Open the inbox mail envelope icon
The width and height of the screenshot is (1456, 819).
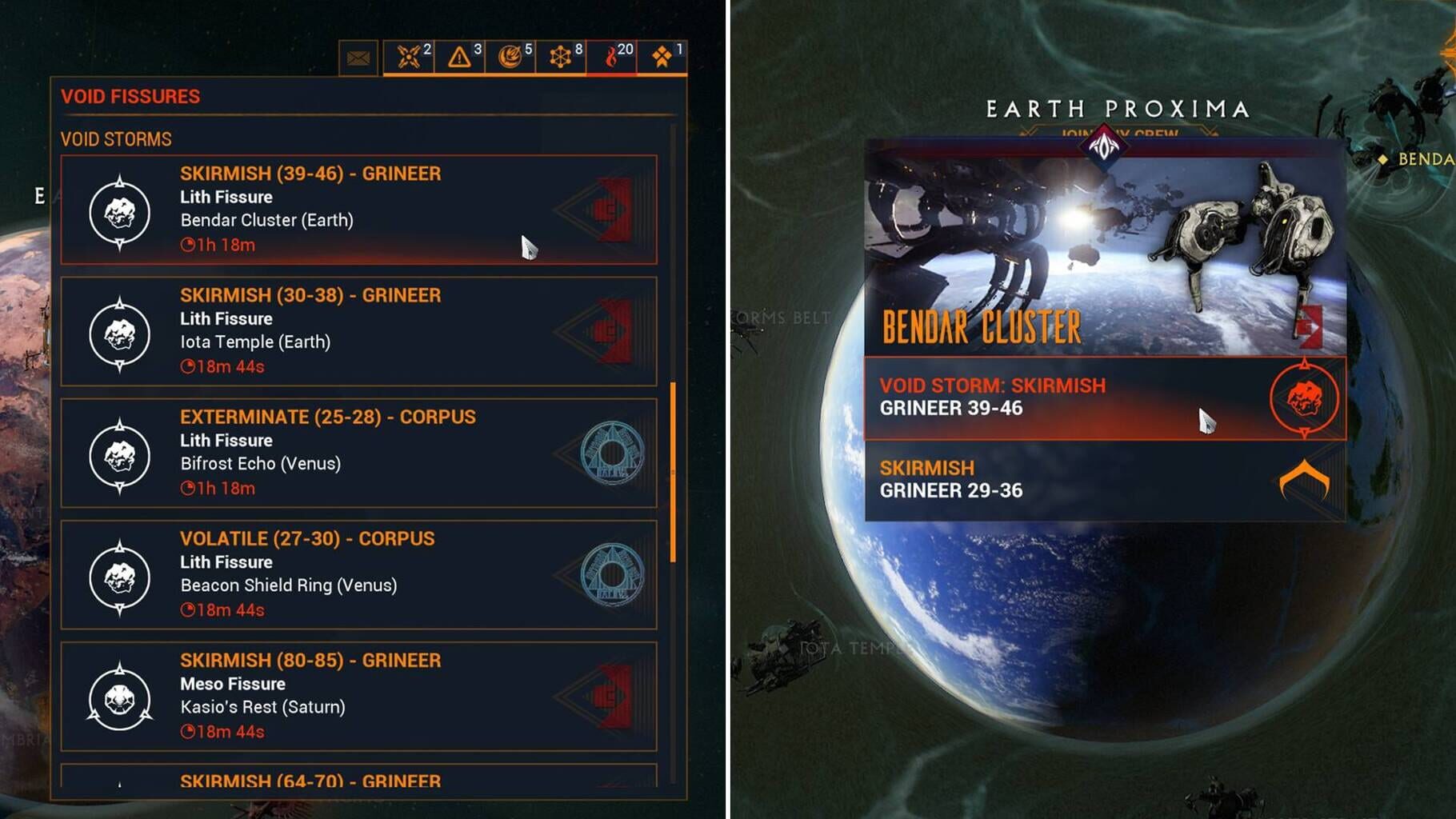point(358,56)
